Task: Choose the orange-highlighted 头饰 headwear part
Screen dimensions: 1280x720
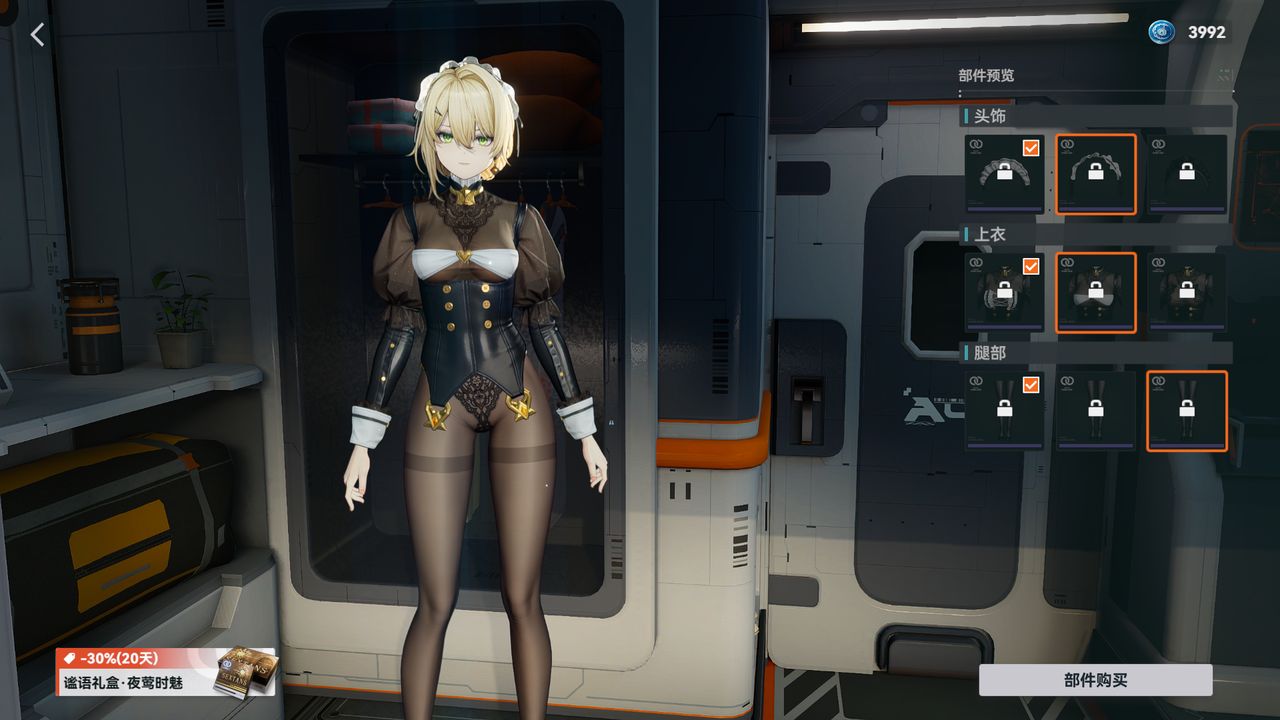Action: 1096,174
